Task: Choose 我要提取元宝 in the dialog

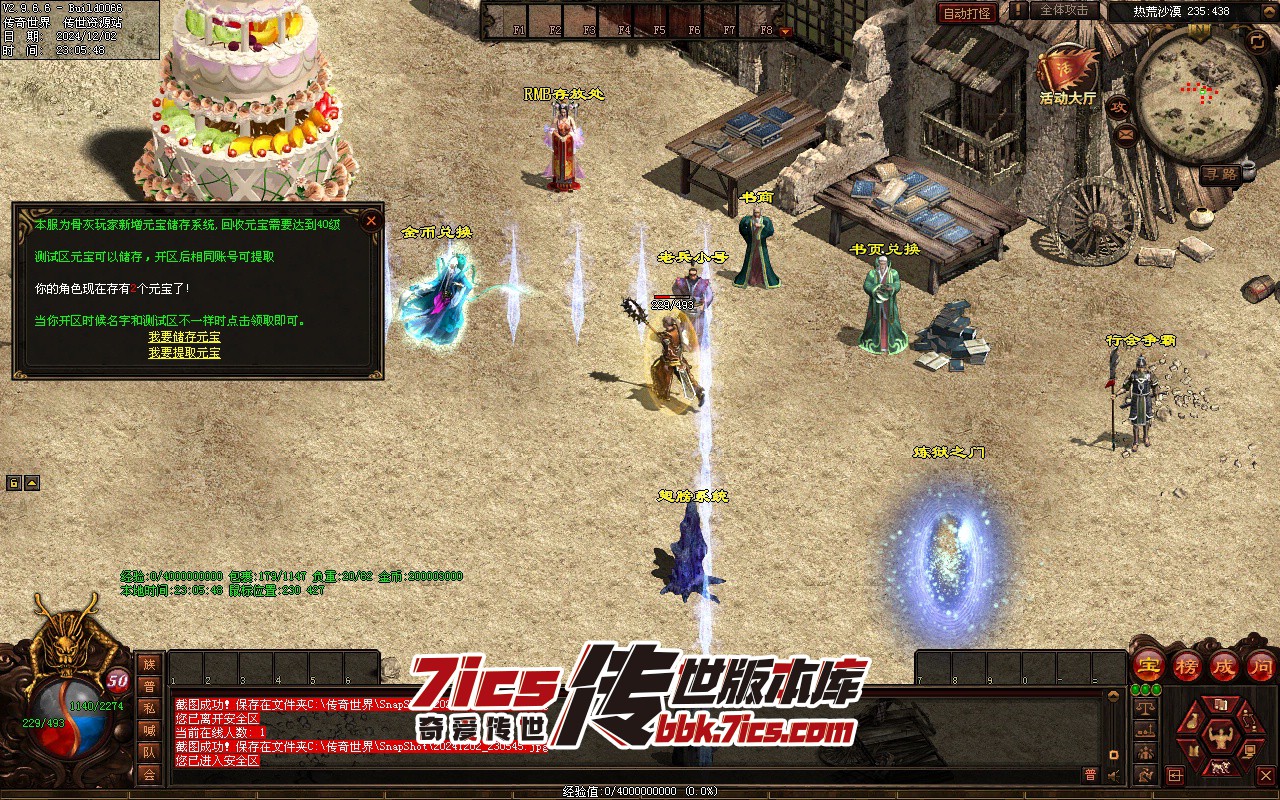Action: click(184, 353)
